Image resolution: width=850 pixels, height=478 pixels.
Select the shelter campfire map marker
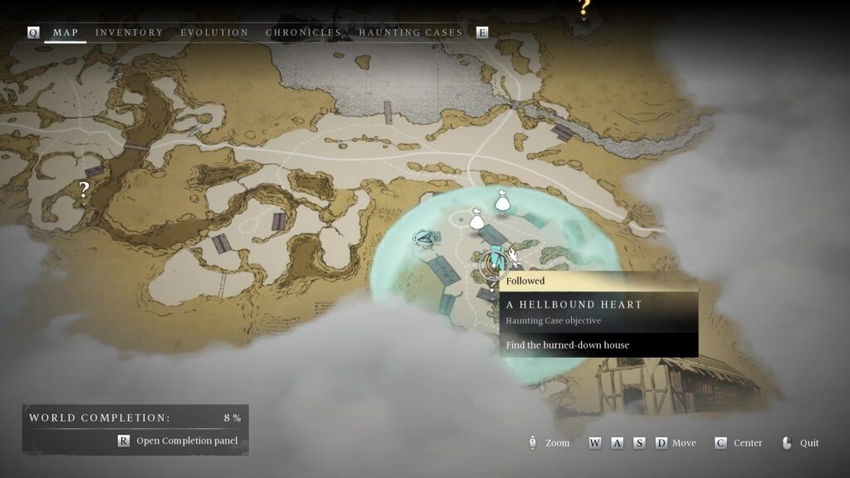click(x=427, y=238)
